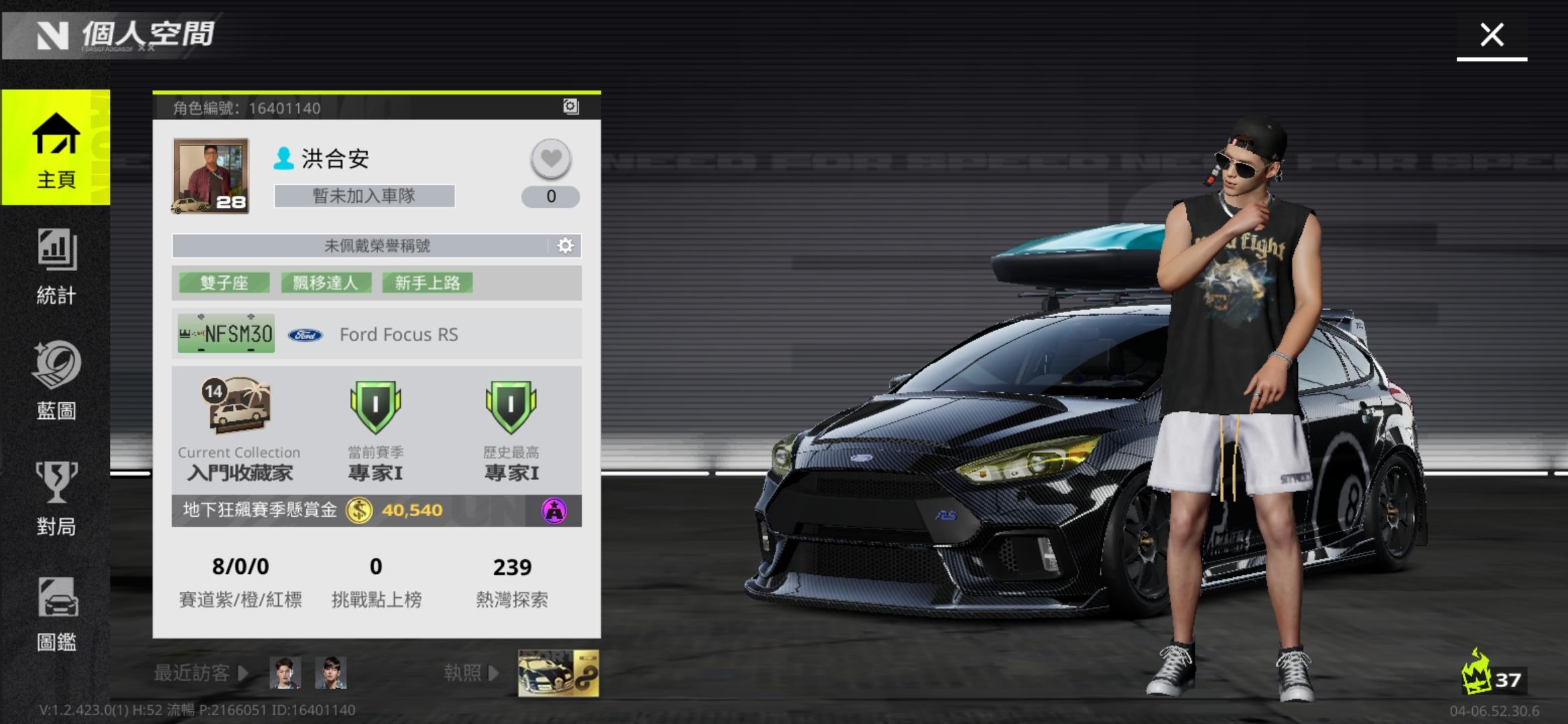The image size is (1568, 724).
Task: Close the personal space screen
Action: [x=1492, y=35]
